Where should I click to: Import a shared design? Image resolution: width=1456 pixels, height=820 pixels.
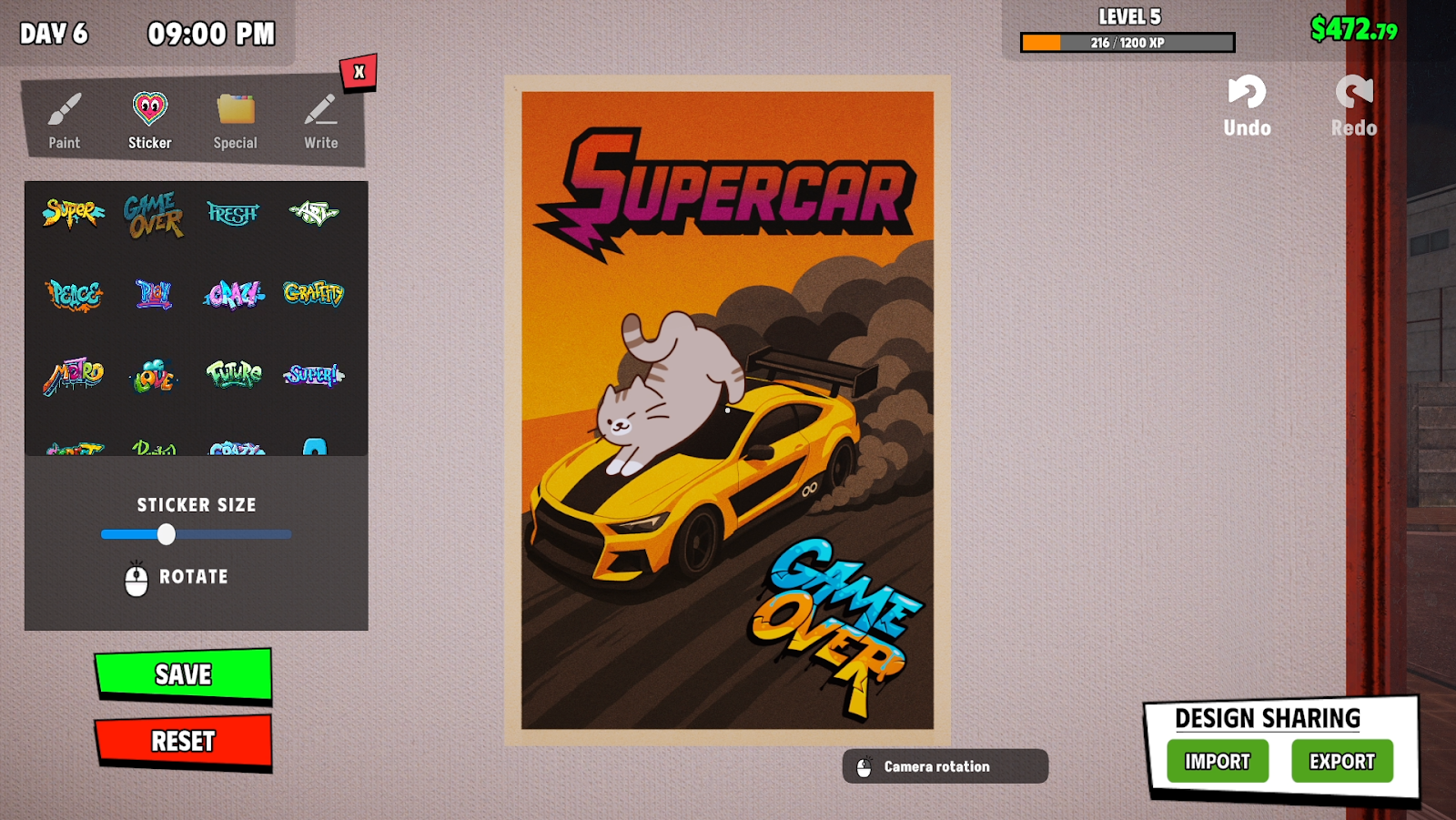tap(1218, 762)
